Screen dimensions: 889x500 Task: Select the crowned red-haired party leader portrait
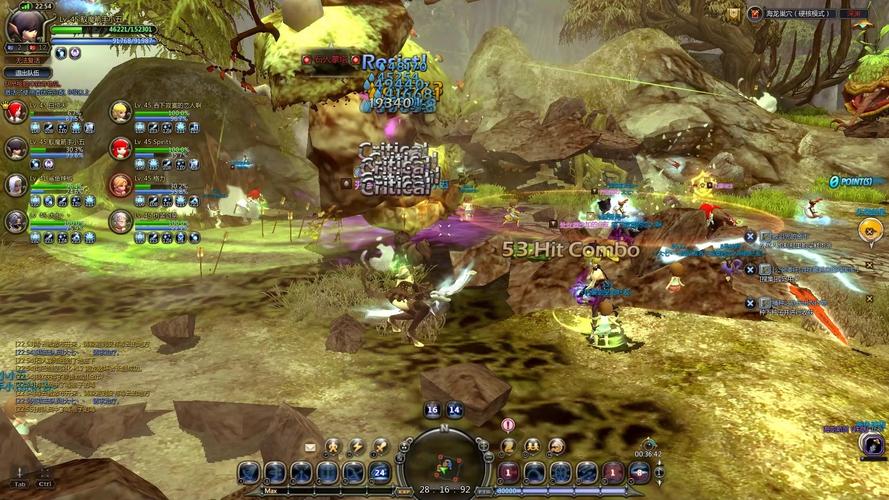tap(16, 112)
